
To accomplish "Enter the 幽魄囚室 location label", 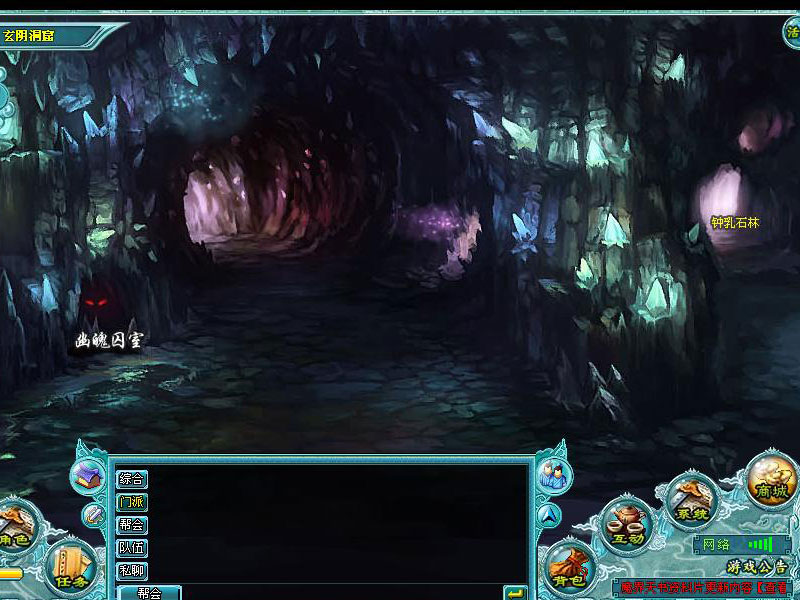I will click(109, 340).
